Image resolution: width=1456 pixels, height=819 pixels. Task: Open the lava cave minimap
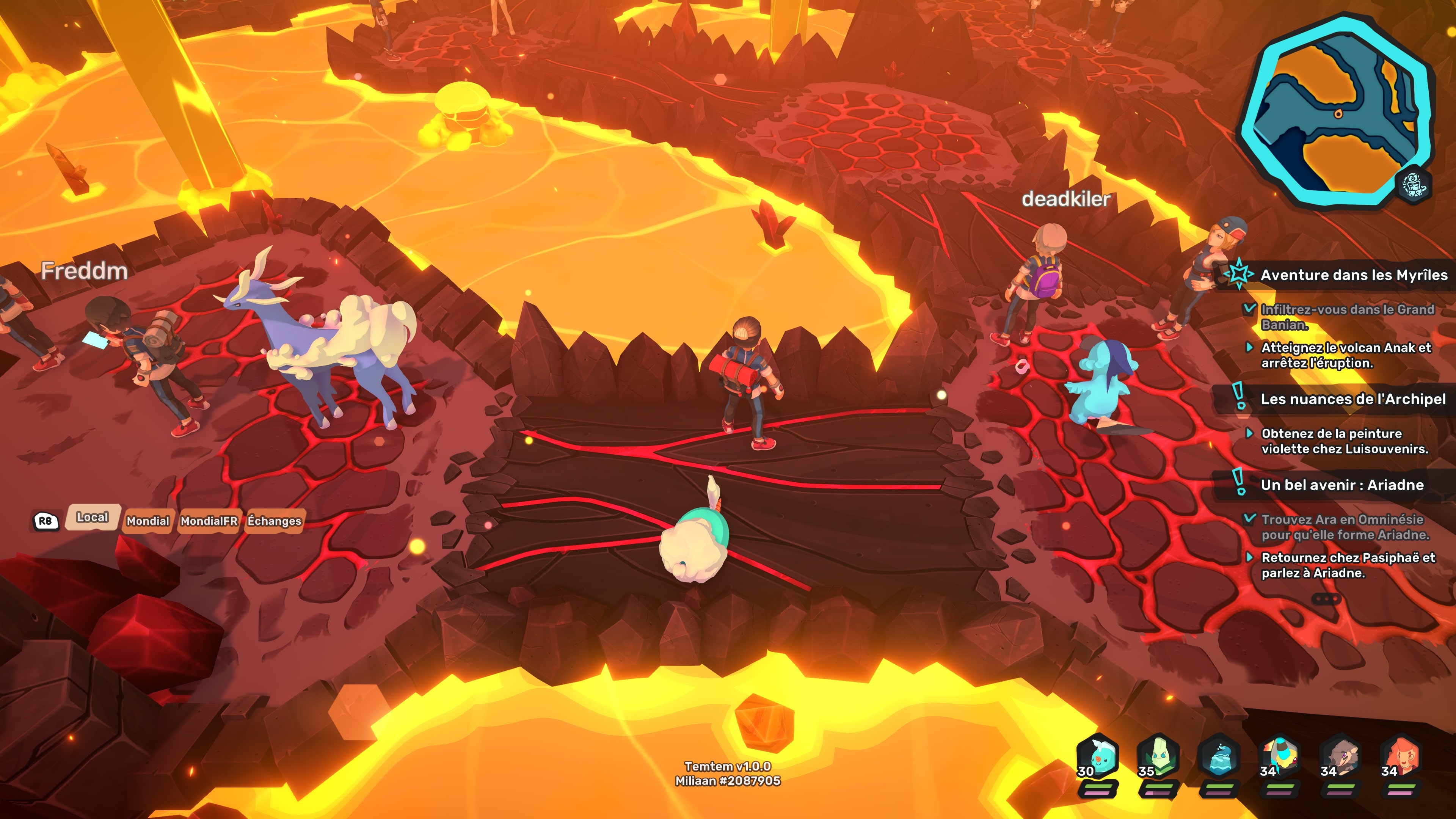click(1337, 110)
